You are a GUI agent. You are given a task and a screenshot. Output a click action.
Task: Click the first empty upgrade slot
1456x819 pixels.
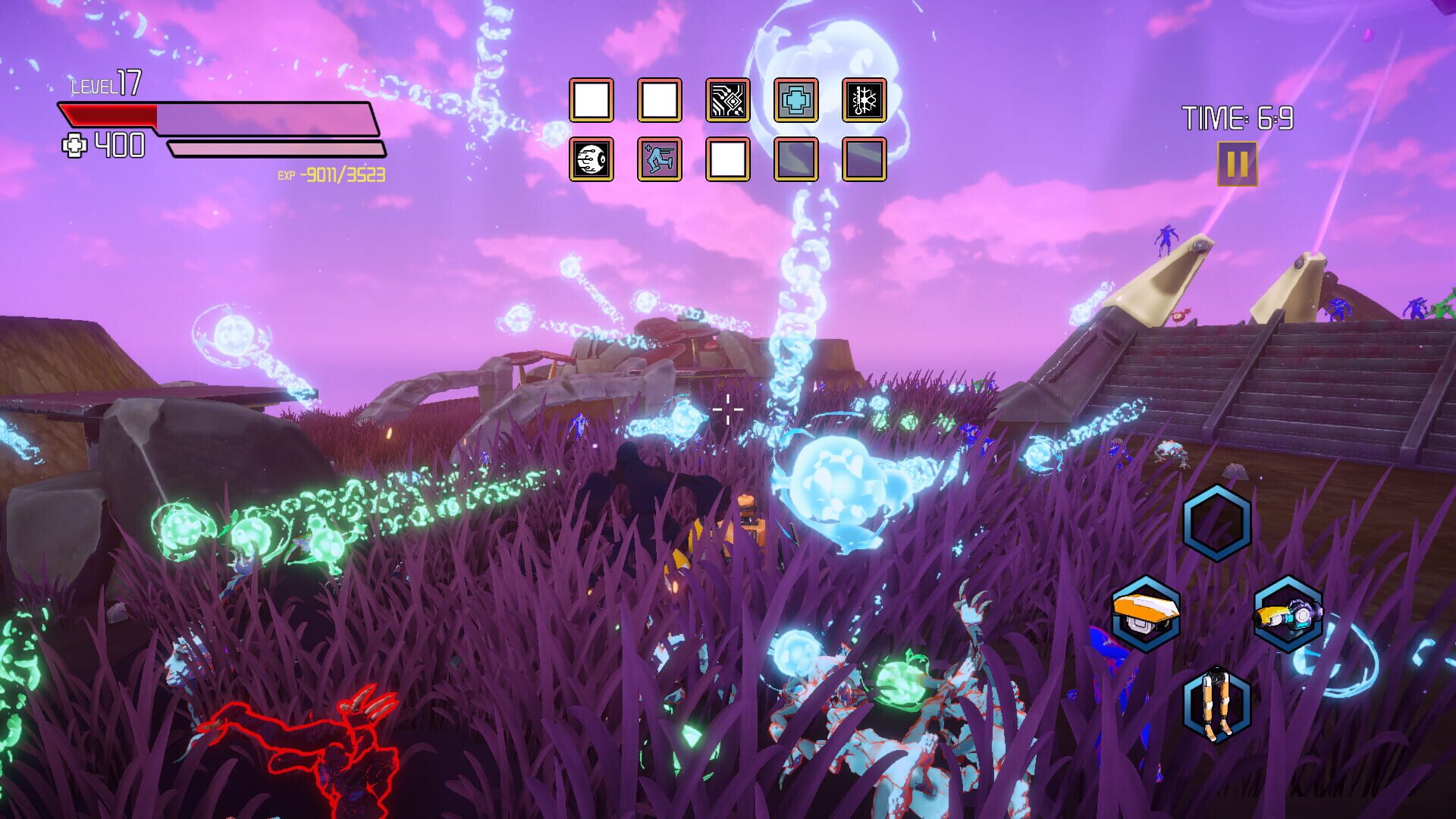591,99
